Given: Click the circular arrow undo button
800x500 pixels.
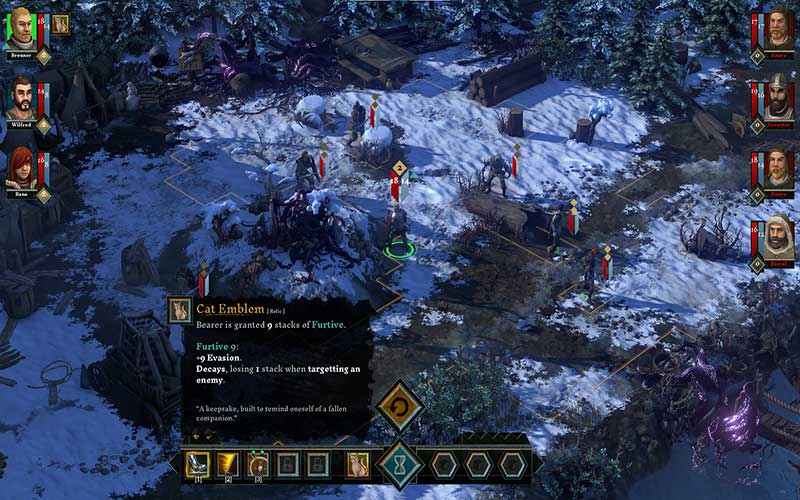Looking at the screenshot, I should click(400, 407).
